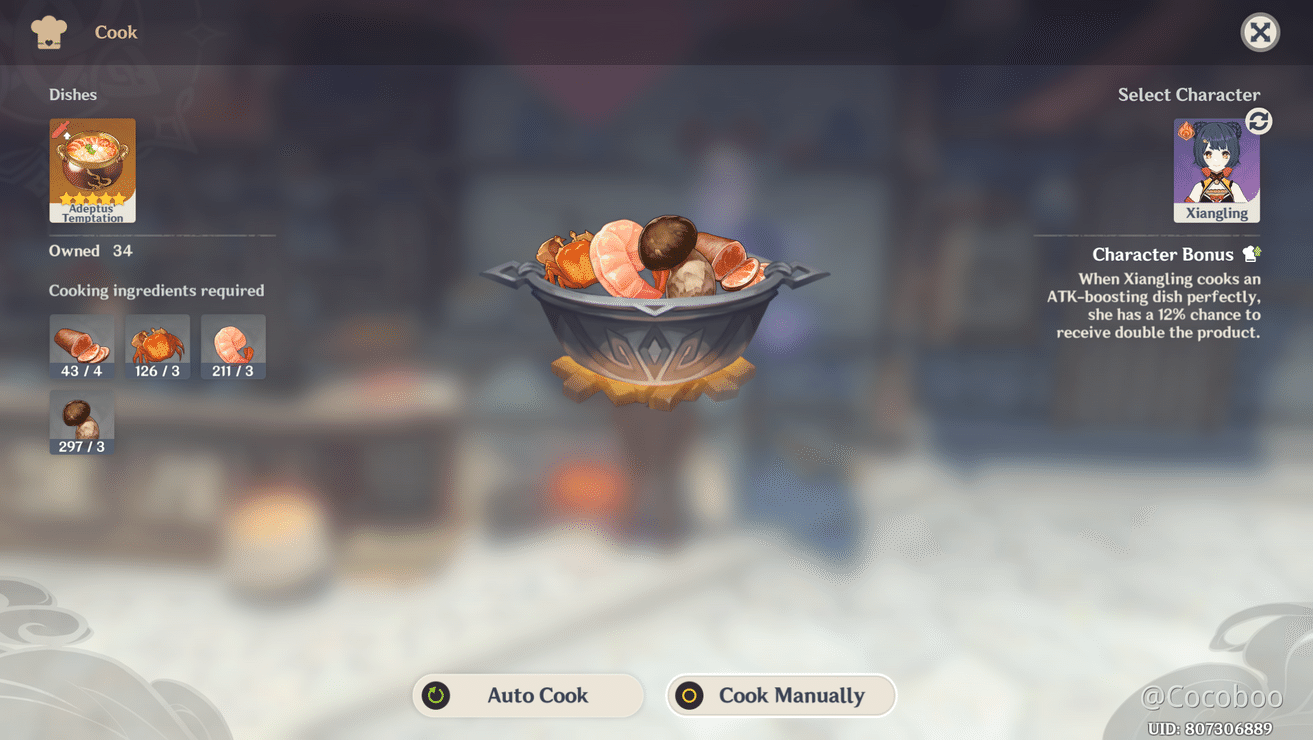Click the Dishes section header
The width and height of the screenshot is (1313, 740).
coord(73,94)
